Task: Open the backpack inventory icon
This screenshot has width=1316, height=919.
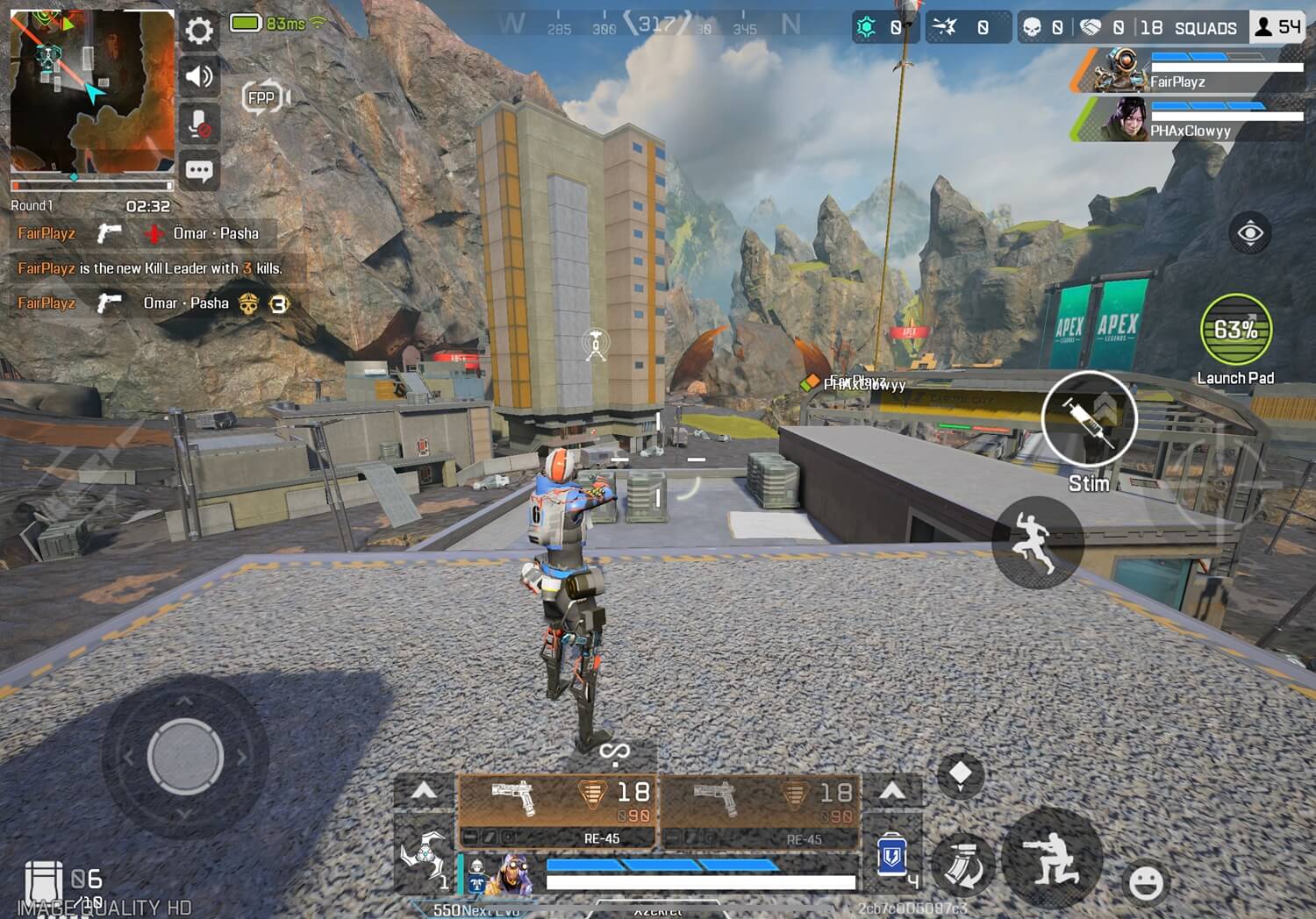Action: point(43,880)
